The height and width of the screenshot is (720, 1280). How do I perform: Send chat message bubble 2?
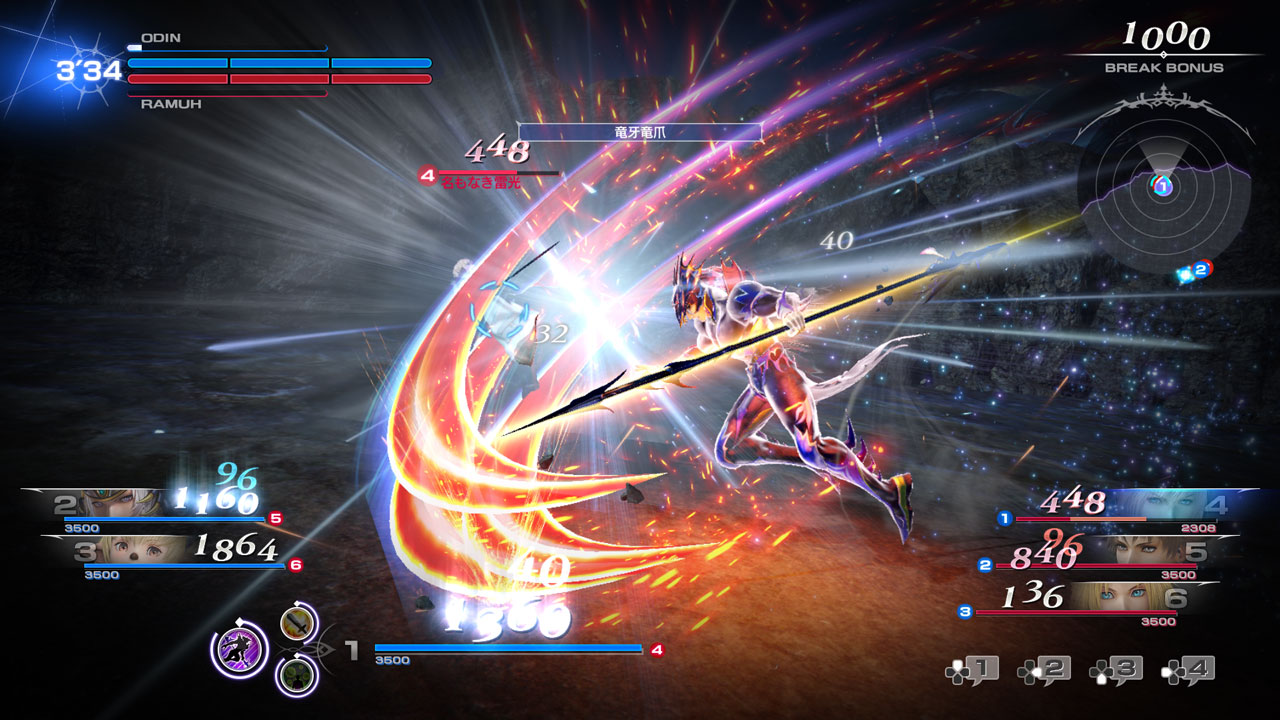tap(1044, 669)
